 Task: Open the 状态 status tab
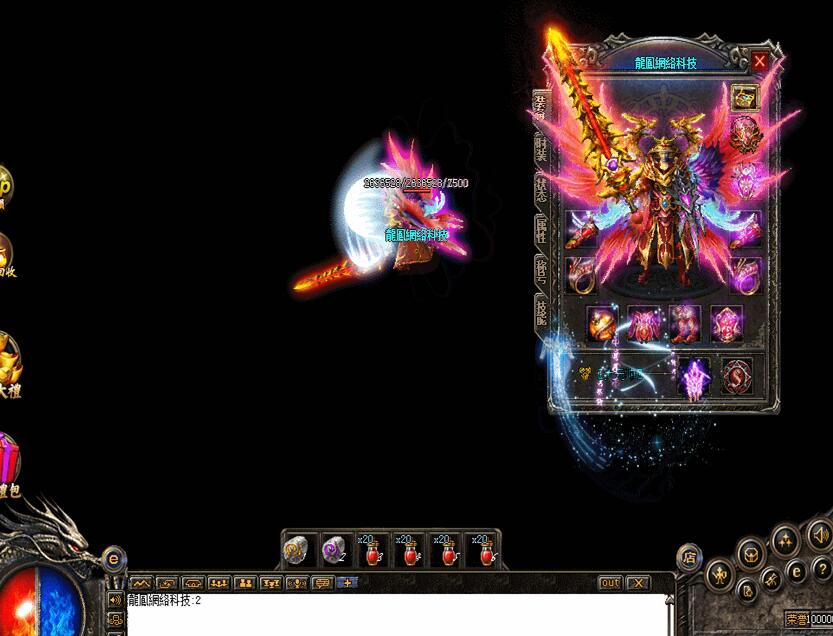[x=541, y=191]
